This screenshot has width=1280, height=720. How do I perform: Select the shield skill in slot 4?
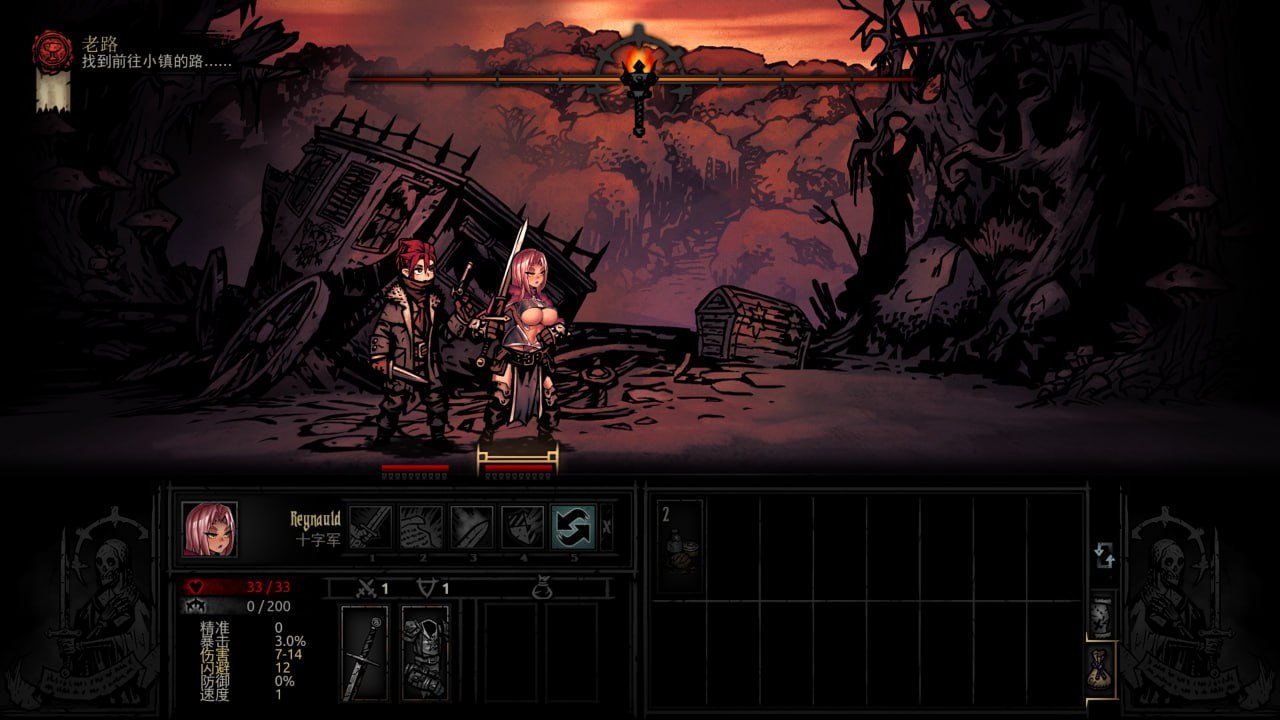pyautogui.click(x=524, y=527)
